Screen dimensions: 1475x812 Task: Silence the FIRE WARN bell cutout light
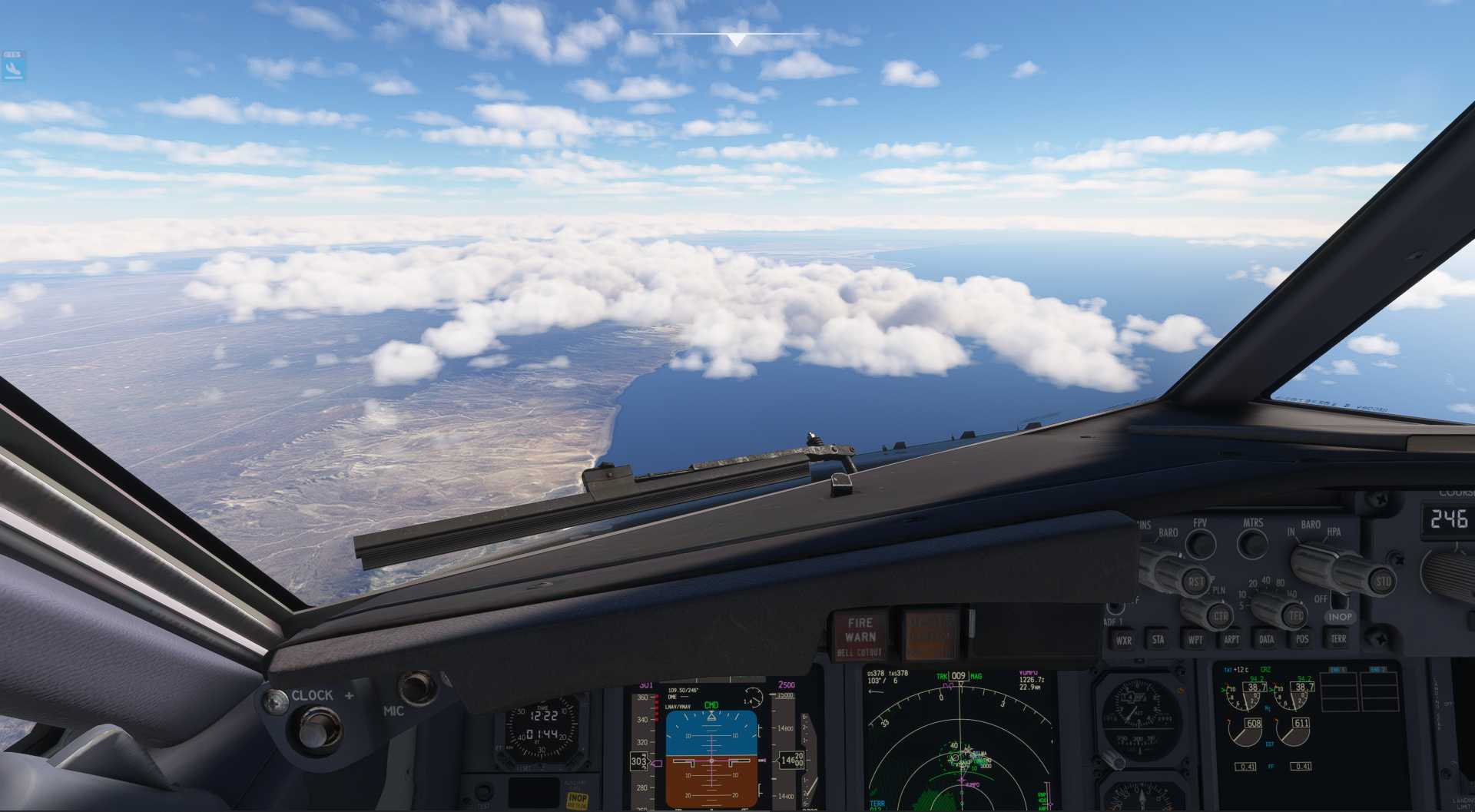tap(860, 636)
